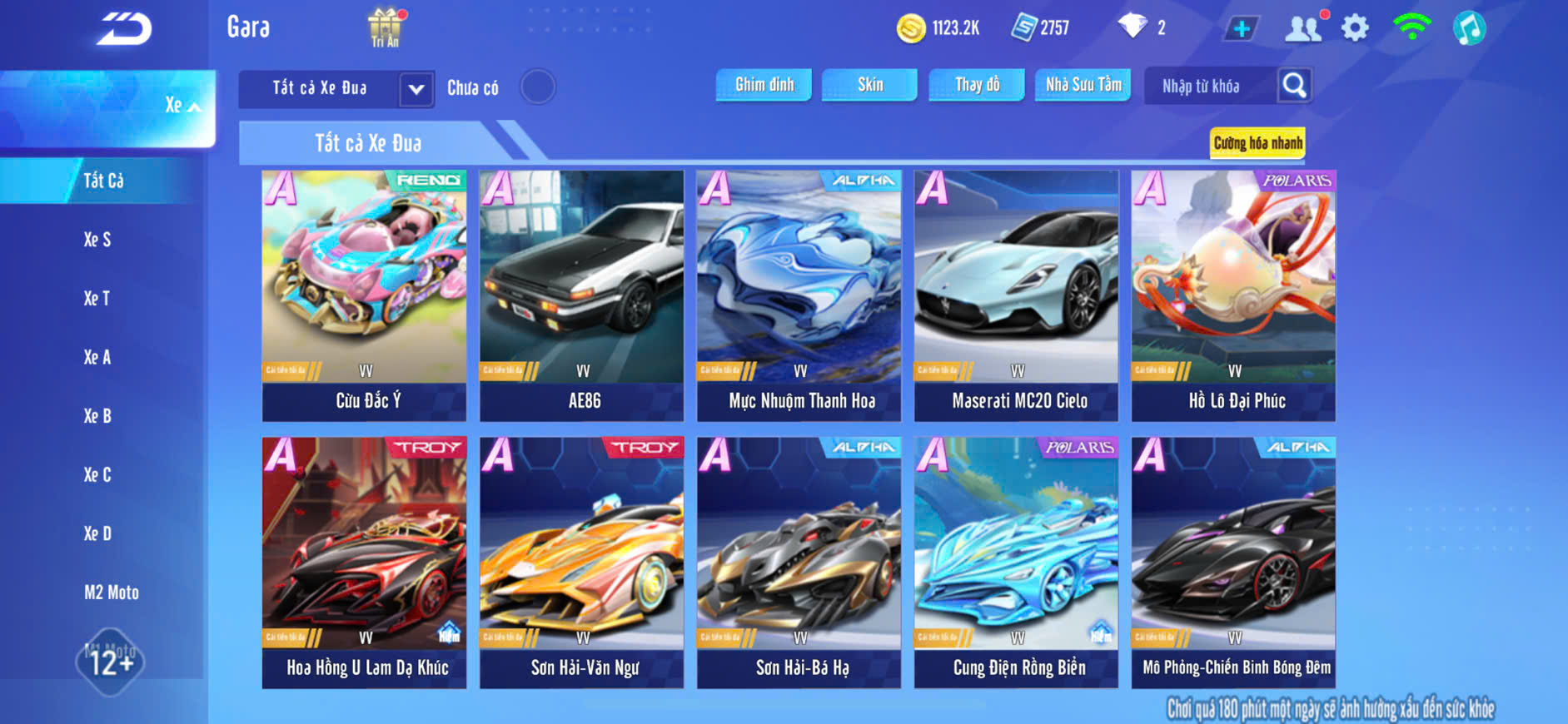1568x724 pixels.
Task: Select the Cung Điện Rồng Biển car
Action: [1016, 563]
